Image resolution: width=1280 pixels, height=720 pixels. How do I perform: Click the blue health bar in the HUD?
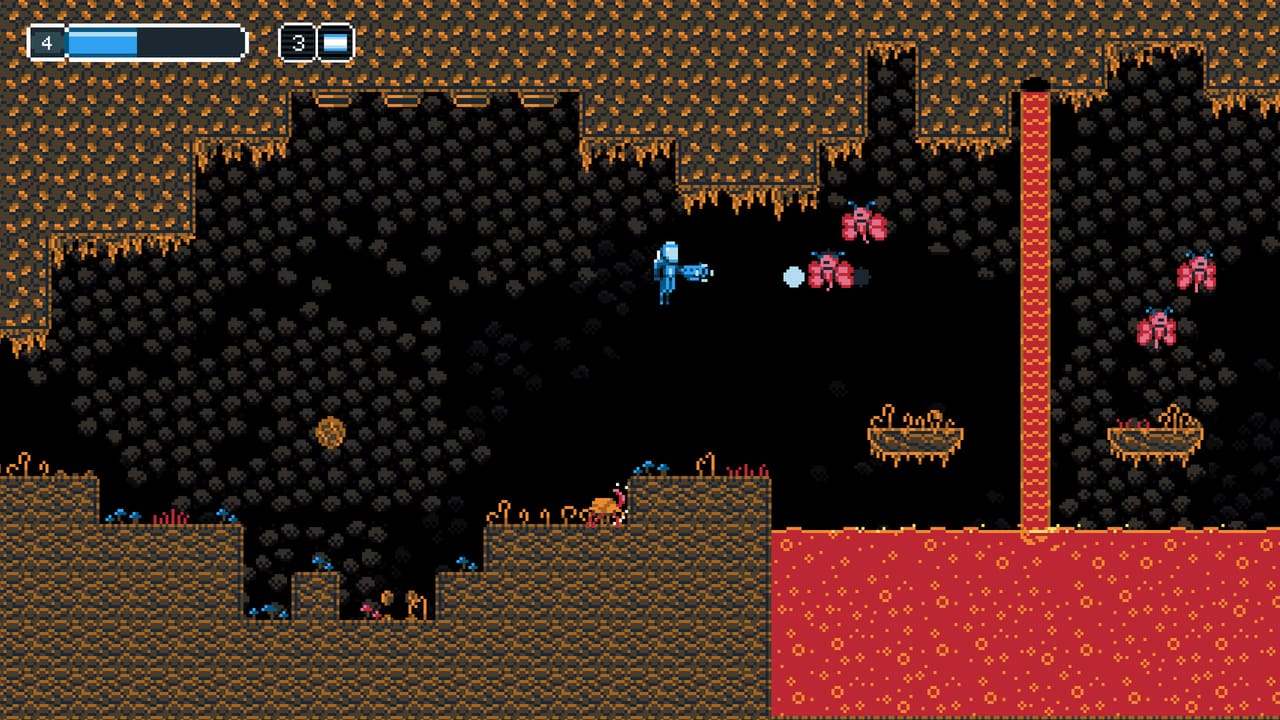pos(100,40)
